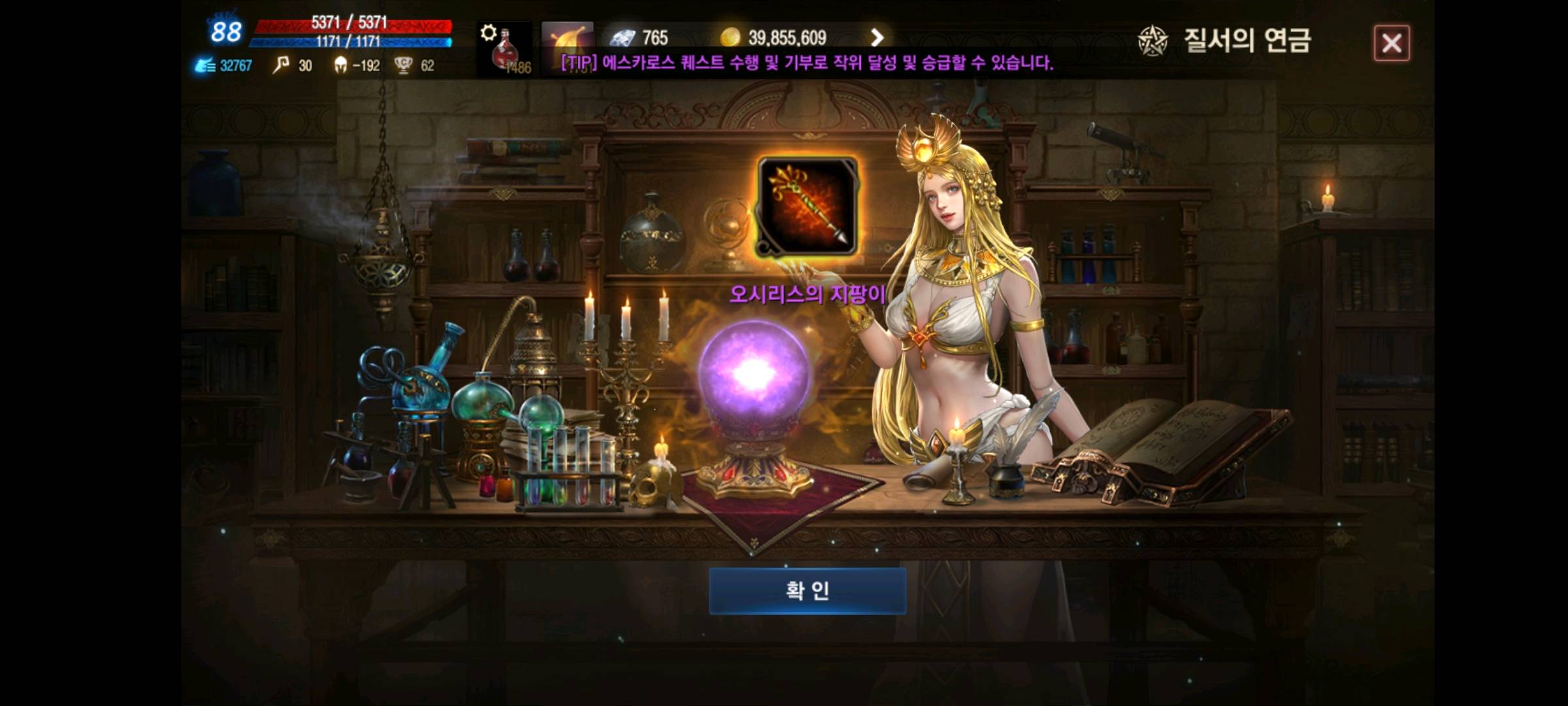
Task: Tap the flag icon showing 30
Action: pos(280,65)
